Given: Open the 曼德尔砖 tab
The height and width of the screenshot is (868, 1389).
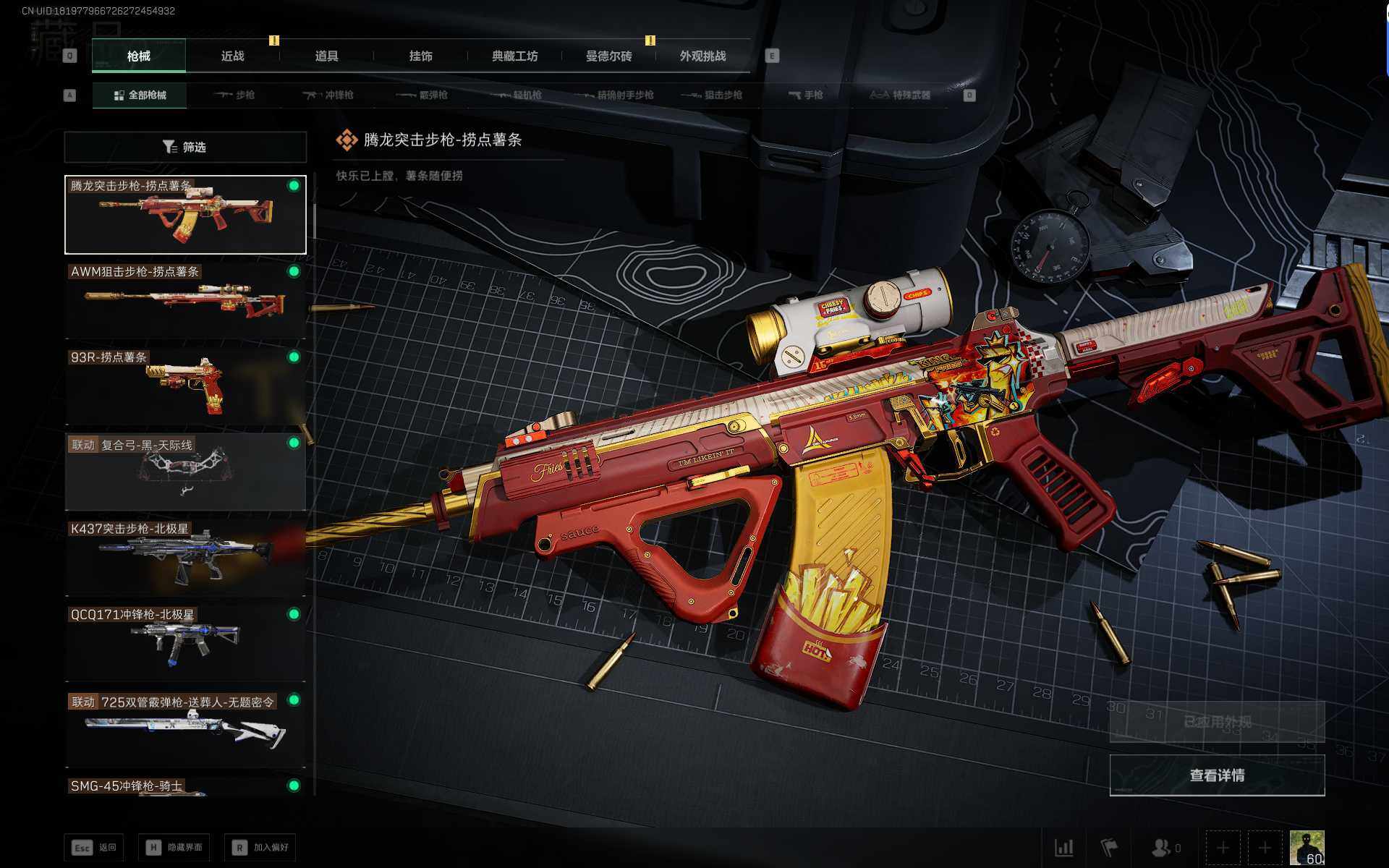Looking at the screenshot, I should [608, 56].
